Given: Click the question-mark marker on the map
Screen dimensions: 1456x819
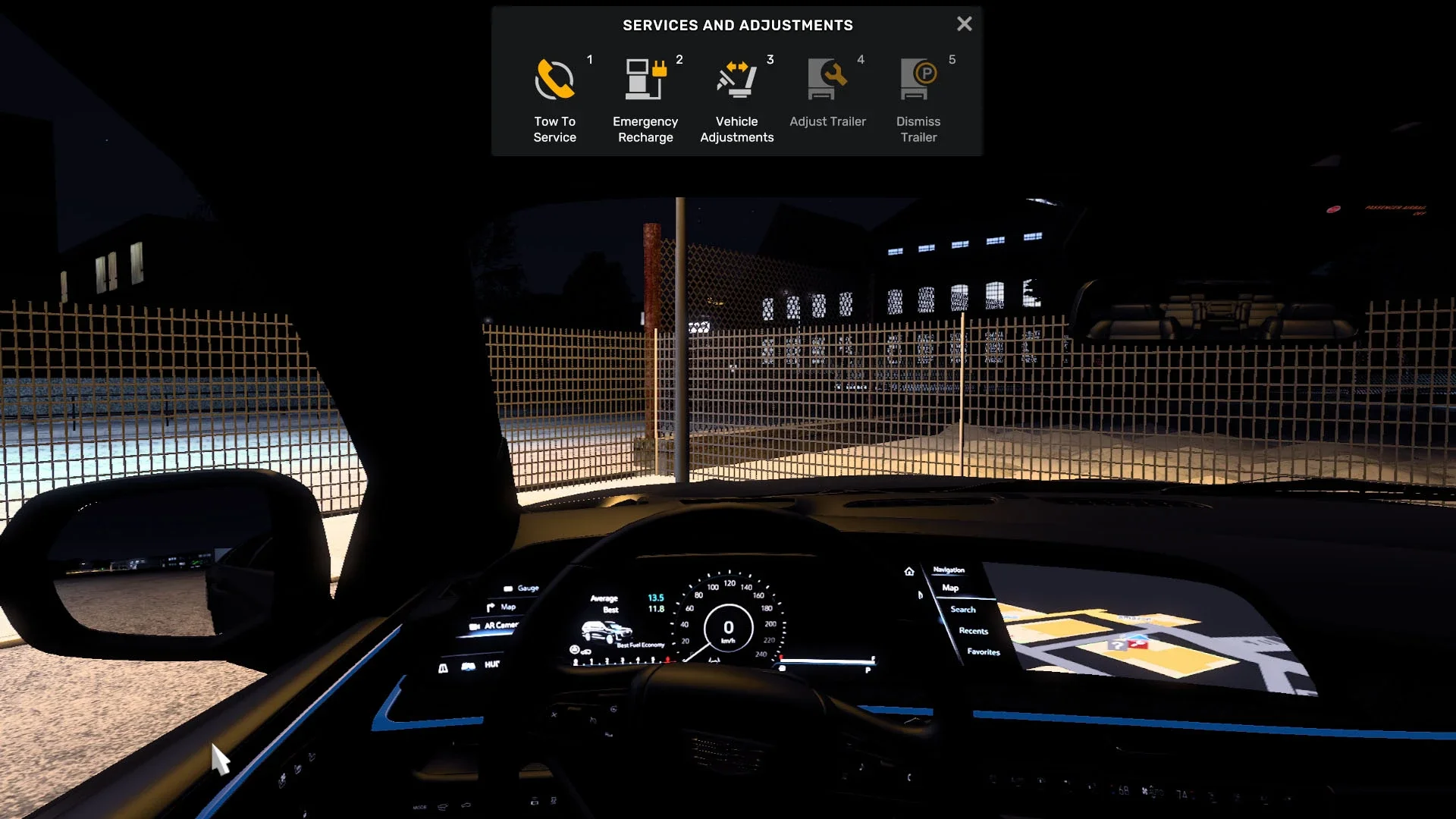Looking at the screenshot, I should point(1119,645).
